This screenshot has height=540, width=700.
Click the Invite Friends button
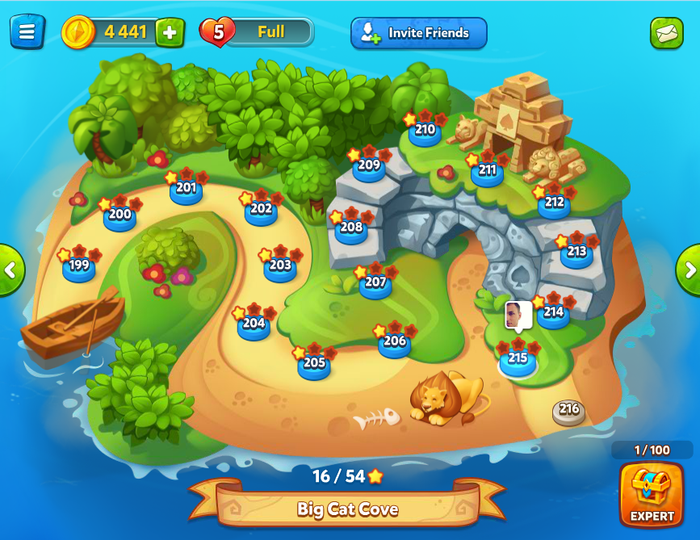tap(418, 33)
